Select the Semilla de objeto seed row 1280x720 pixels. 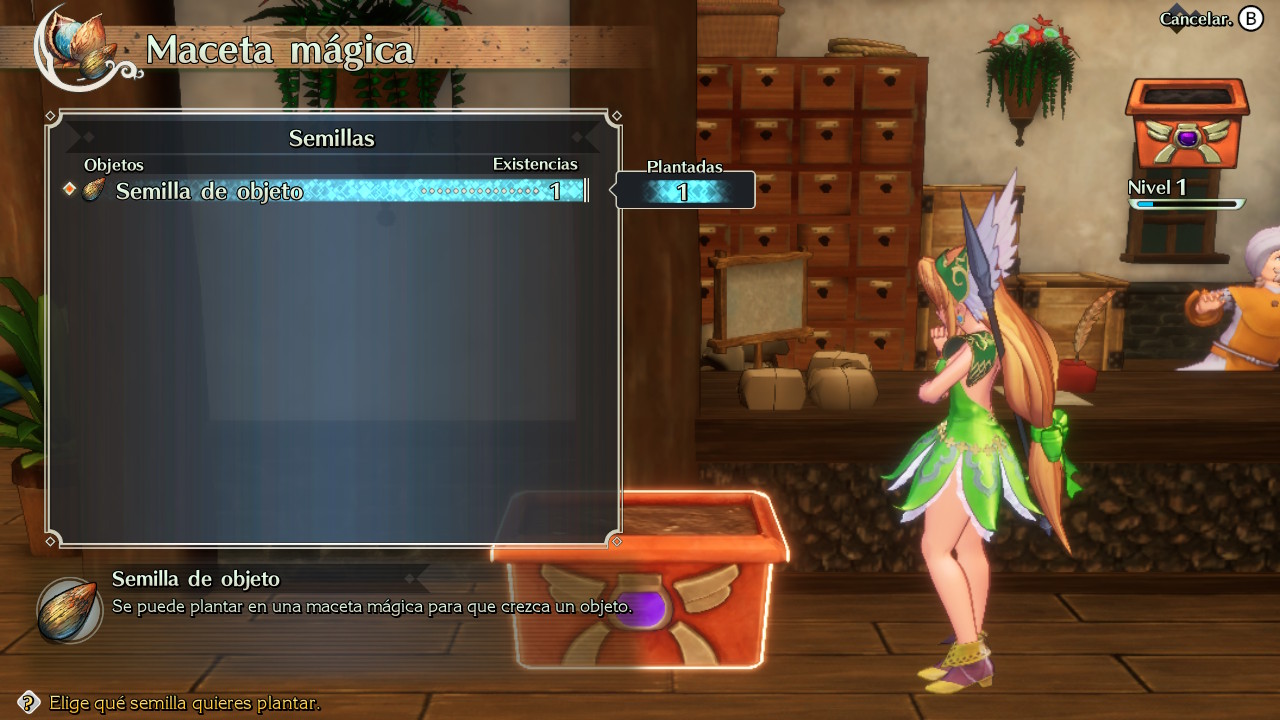point(330,191)
